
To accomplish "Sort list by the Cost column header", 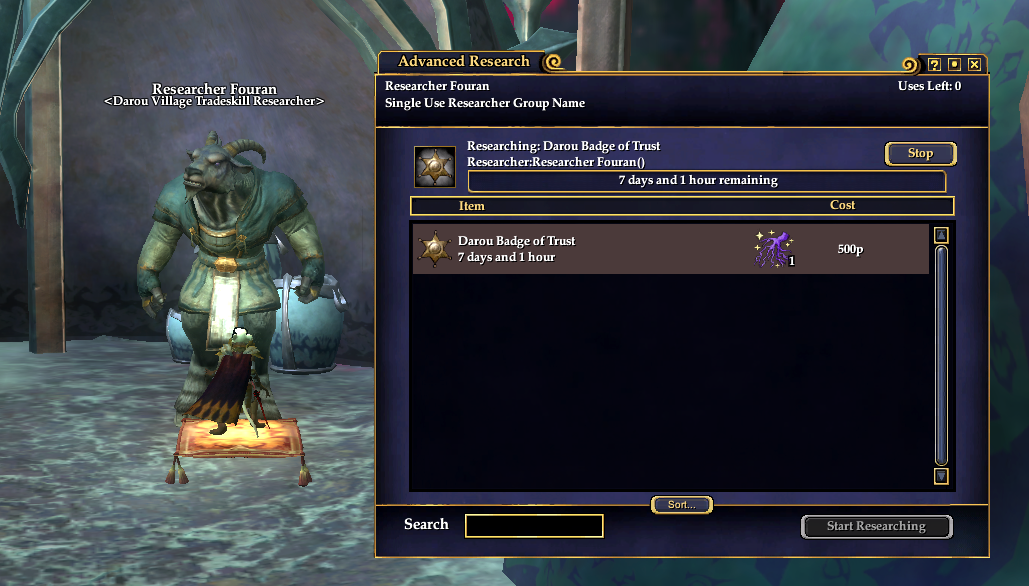I will click(x=842, y=206).
